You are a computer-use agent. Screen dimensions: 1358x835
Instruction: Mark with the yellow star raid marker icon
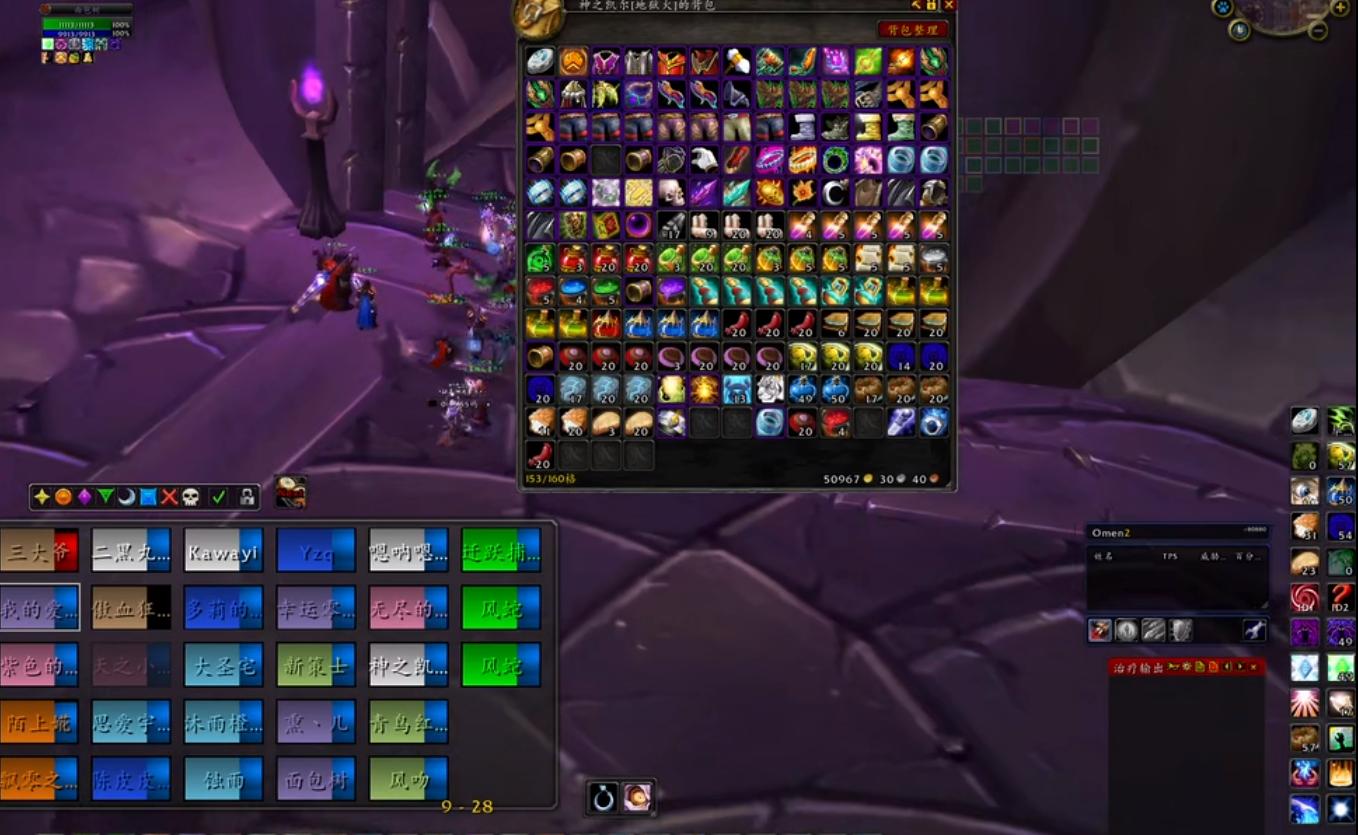42,495
